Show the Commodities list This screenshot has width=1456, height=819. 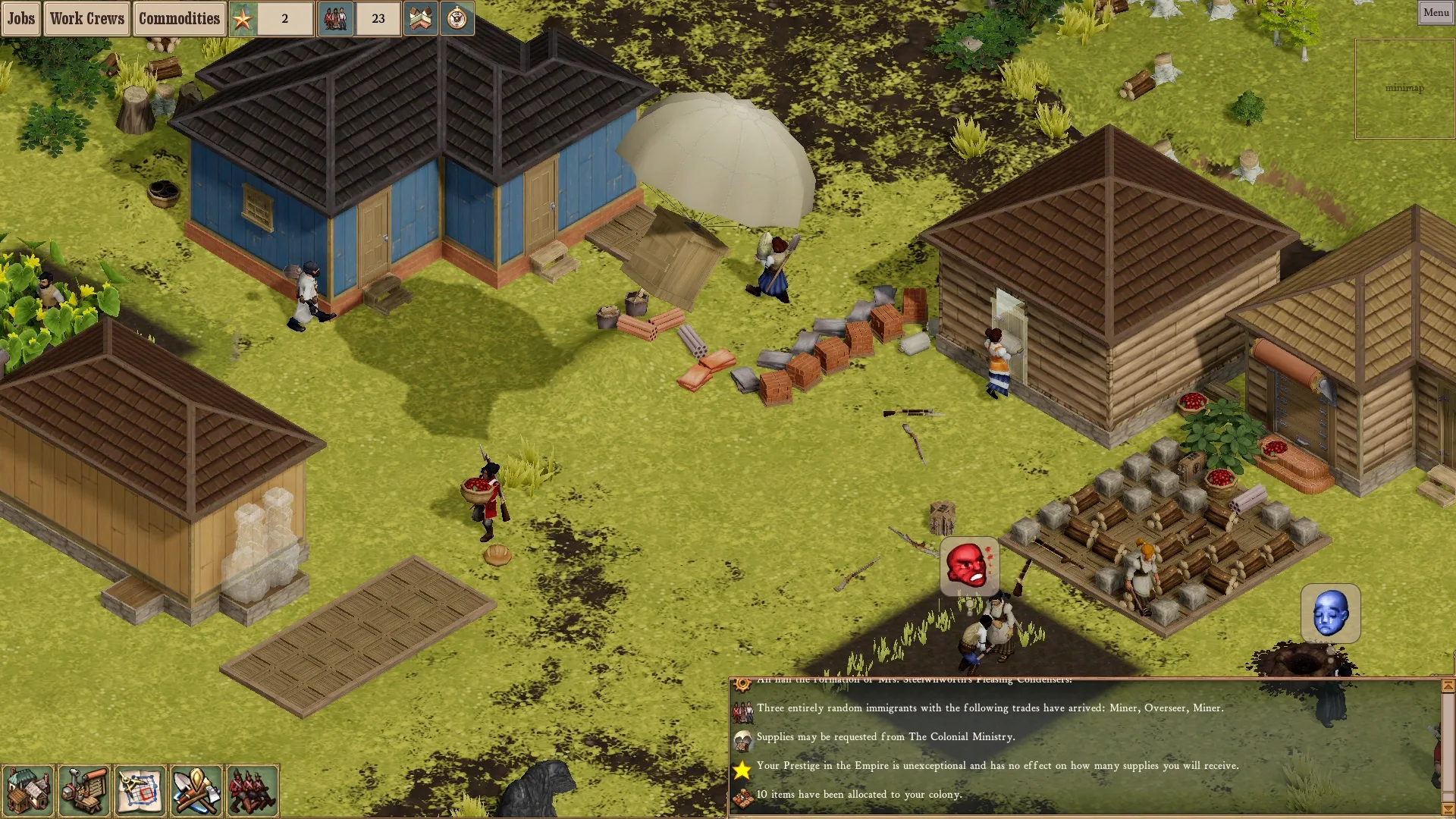(179, 19)
